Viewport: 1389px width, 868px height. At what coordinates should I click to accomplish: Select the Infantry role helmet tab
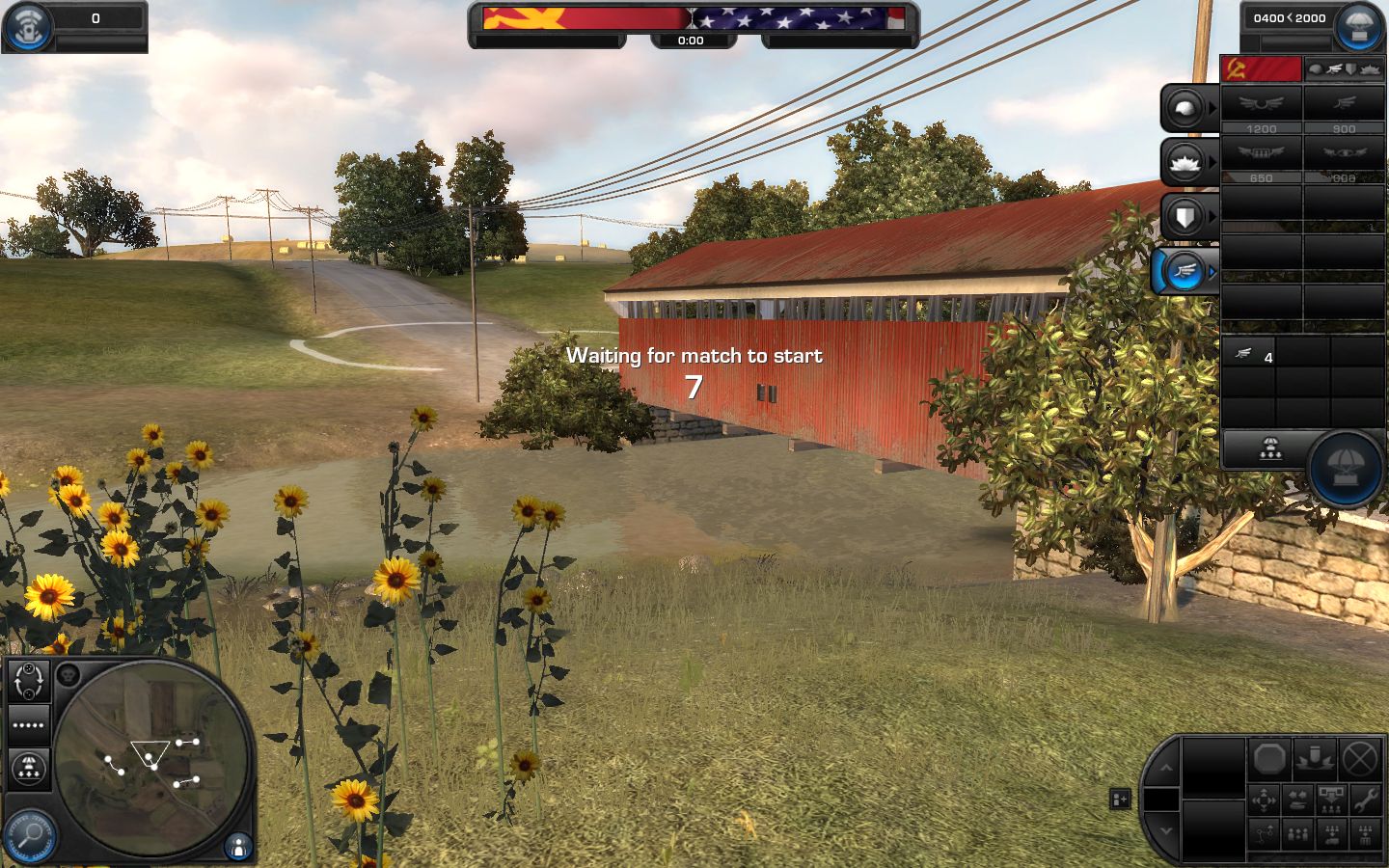pyautogui.click(x=1185, y=108)
